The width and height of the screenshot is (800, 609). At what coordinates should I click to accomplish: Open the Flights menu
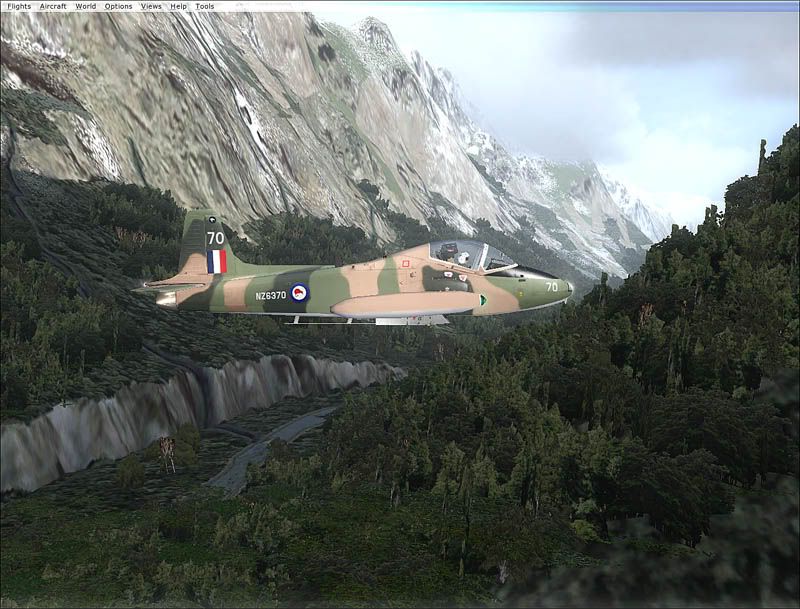tap(19, 6)
